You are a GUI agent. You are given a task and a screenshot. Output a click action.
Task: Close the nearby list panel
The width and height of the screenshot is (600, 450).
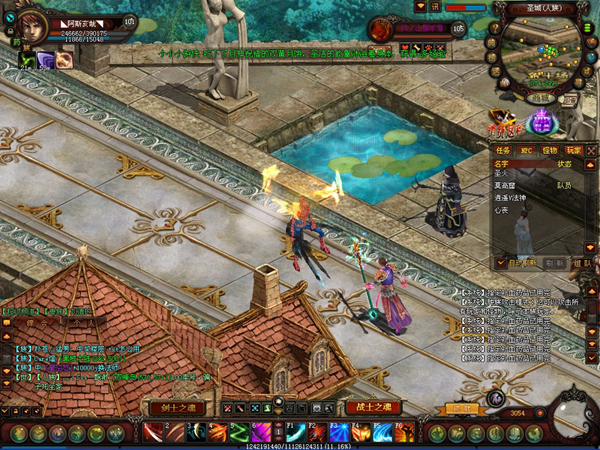(x=592, y=150)
